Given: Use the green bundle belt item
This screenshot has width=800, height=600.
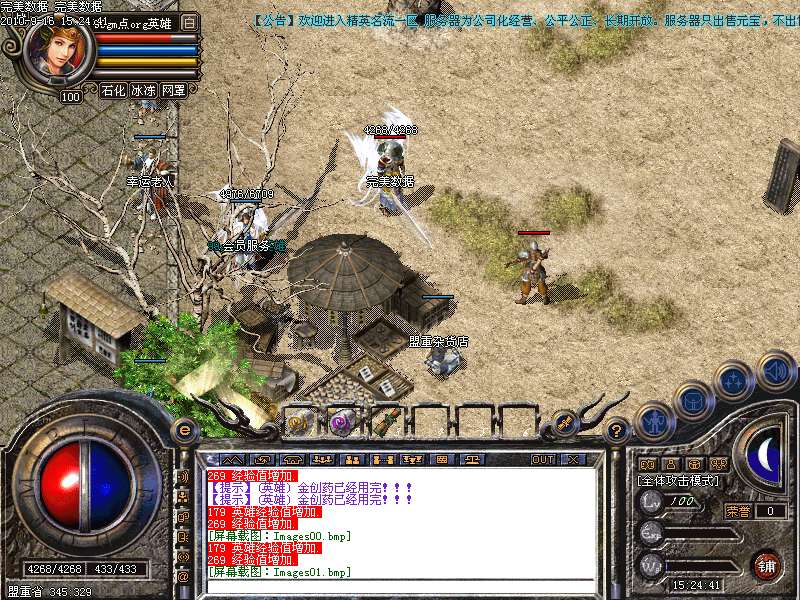Looking at the screenshot, I should pos(386,423).
